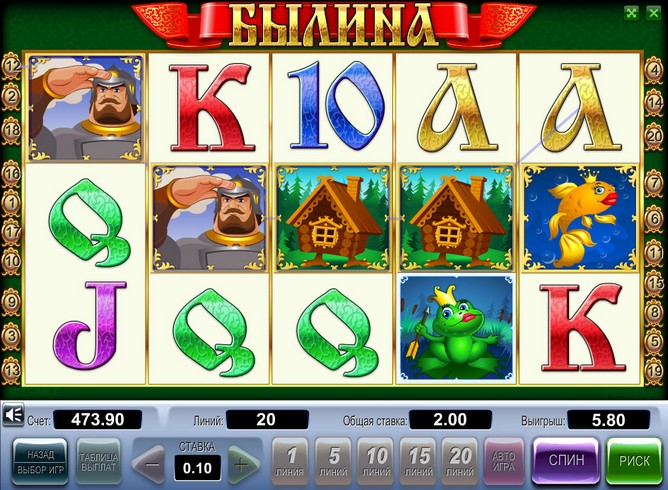Viewport: 668px width, 490px height.
Task: Spin the reels with the СПИН button
Action: coord(567,462)
